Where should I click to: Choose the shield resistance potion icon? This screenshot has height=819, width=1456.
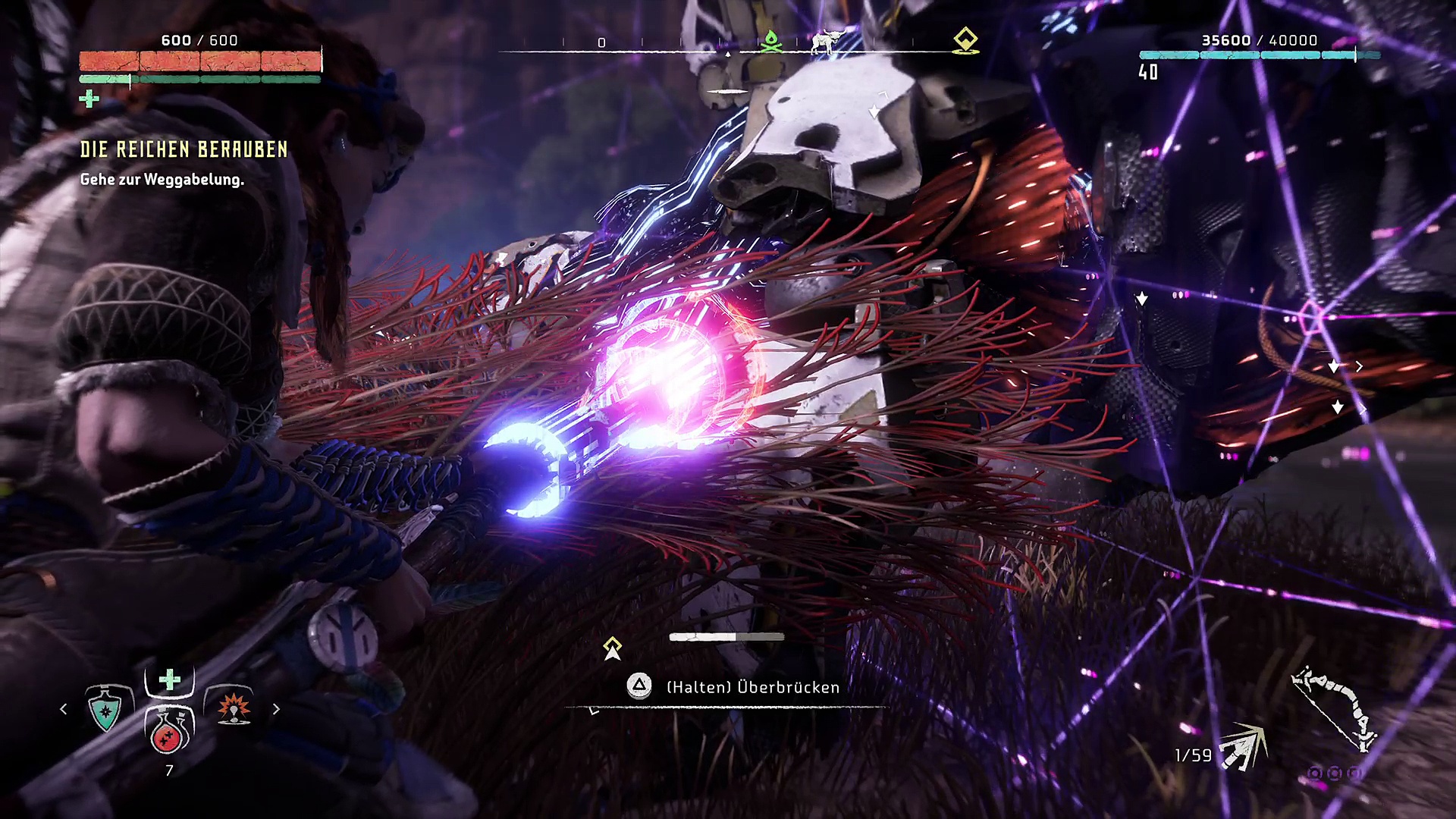pos(105,708)
